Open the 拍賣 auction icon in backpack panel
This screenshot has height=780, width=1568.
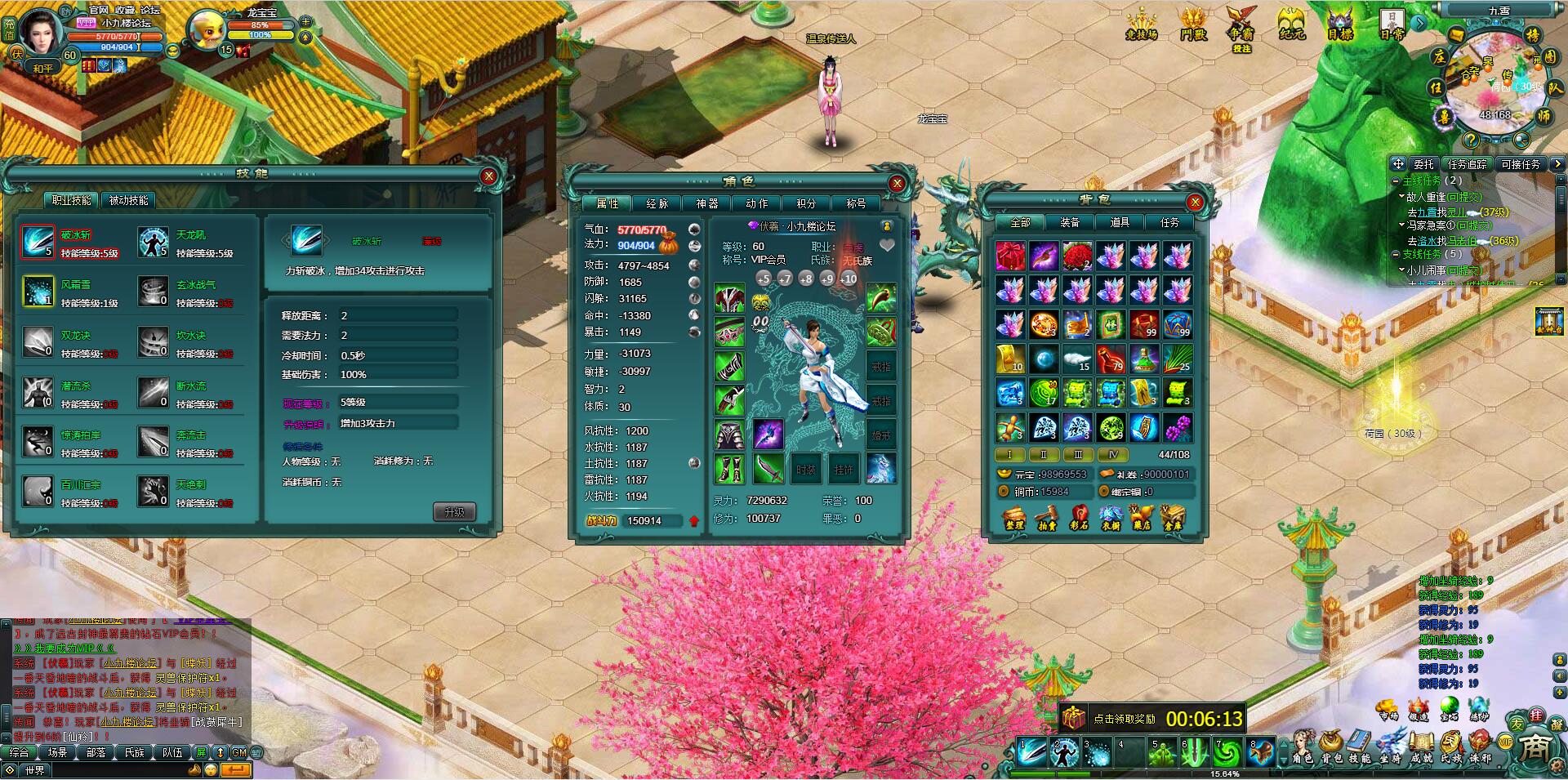(x=1046, y=516)
